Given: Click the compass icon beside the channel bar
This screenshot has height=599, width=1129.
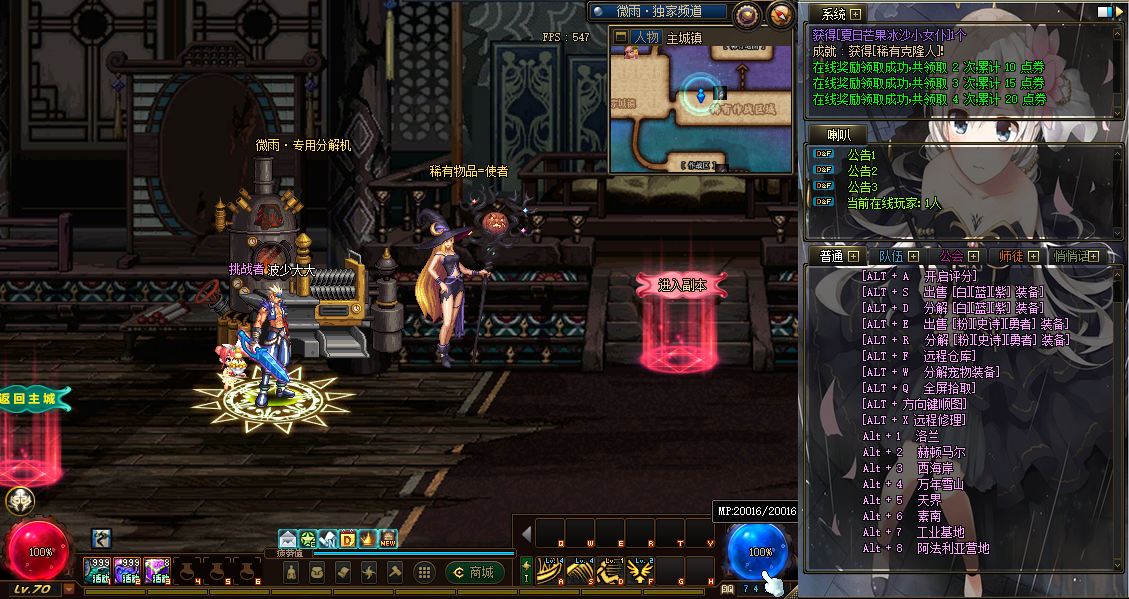Looking at the screenshot, I should click(781, 14).
